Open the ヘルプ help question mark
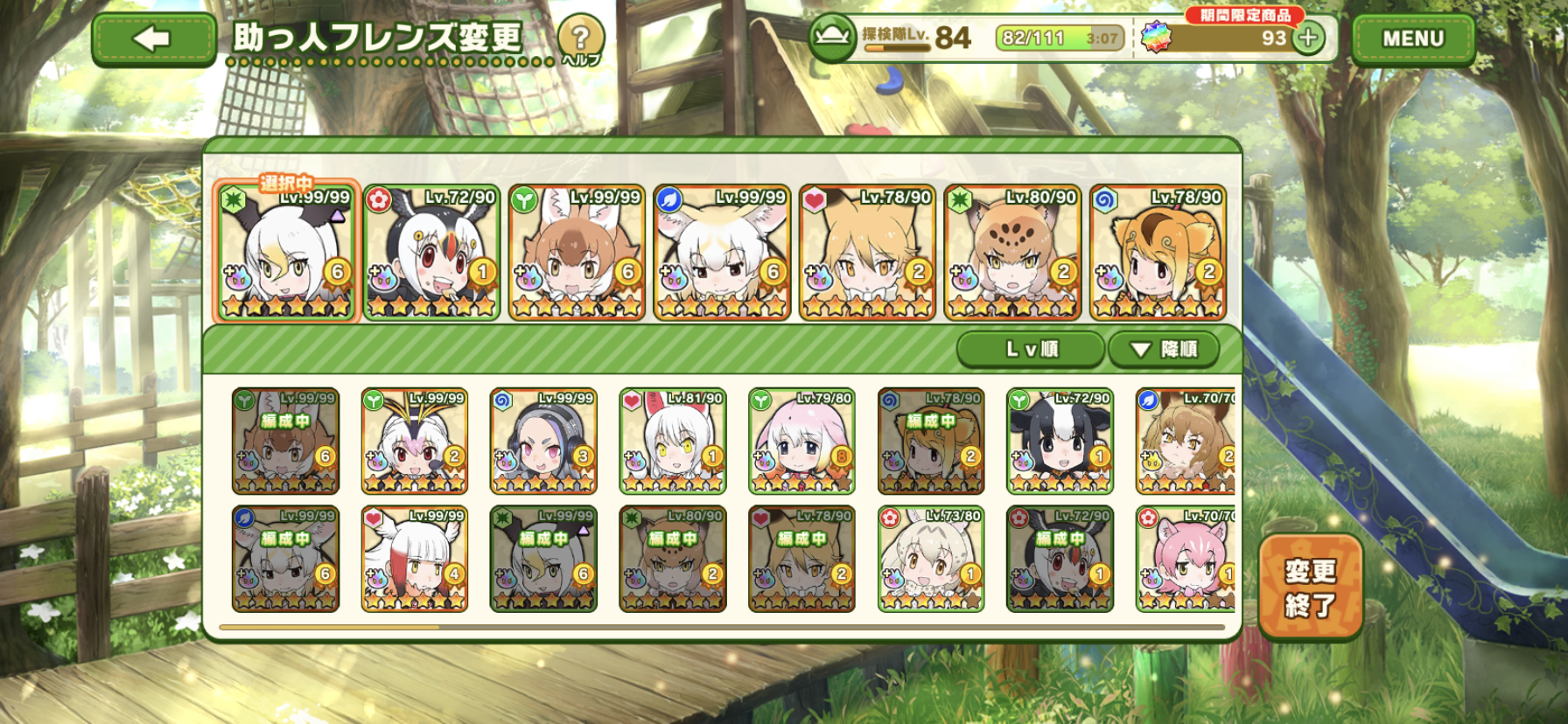Image resolution: width=1568 pixels, height=724 pixels. [580, 38]
